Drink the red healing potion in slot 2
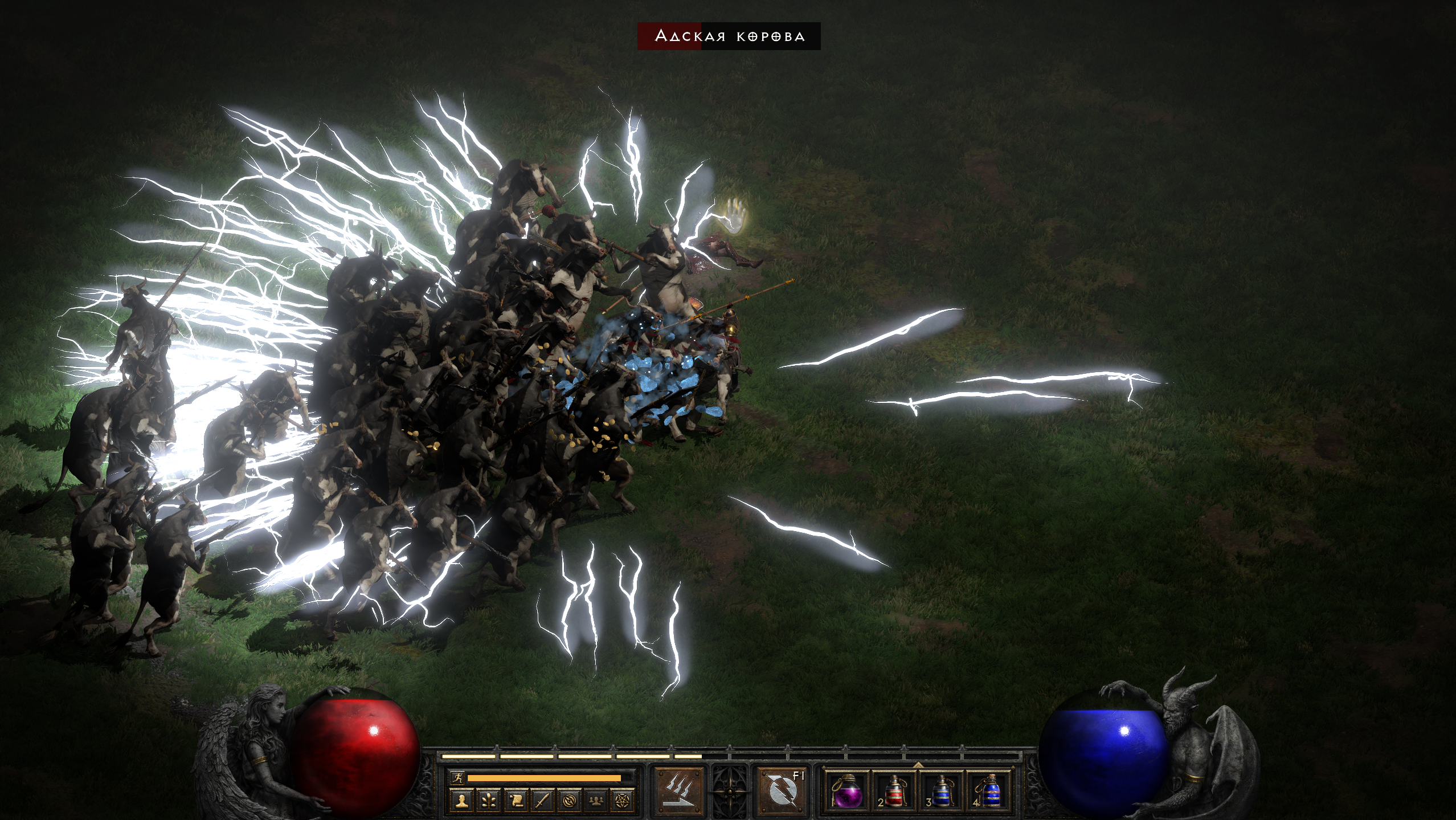The image size is (1456, 820). (894, 792)
